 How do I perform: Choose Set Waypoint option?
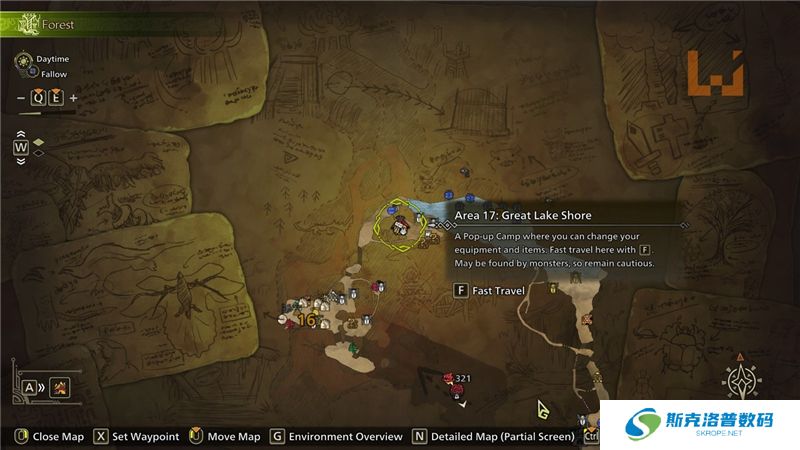tap(137, 437)
